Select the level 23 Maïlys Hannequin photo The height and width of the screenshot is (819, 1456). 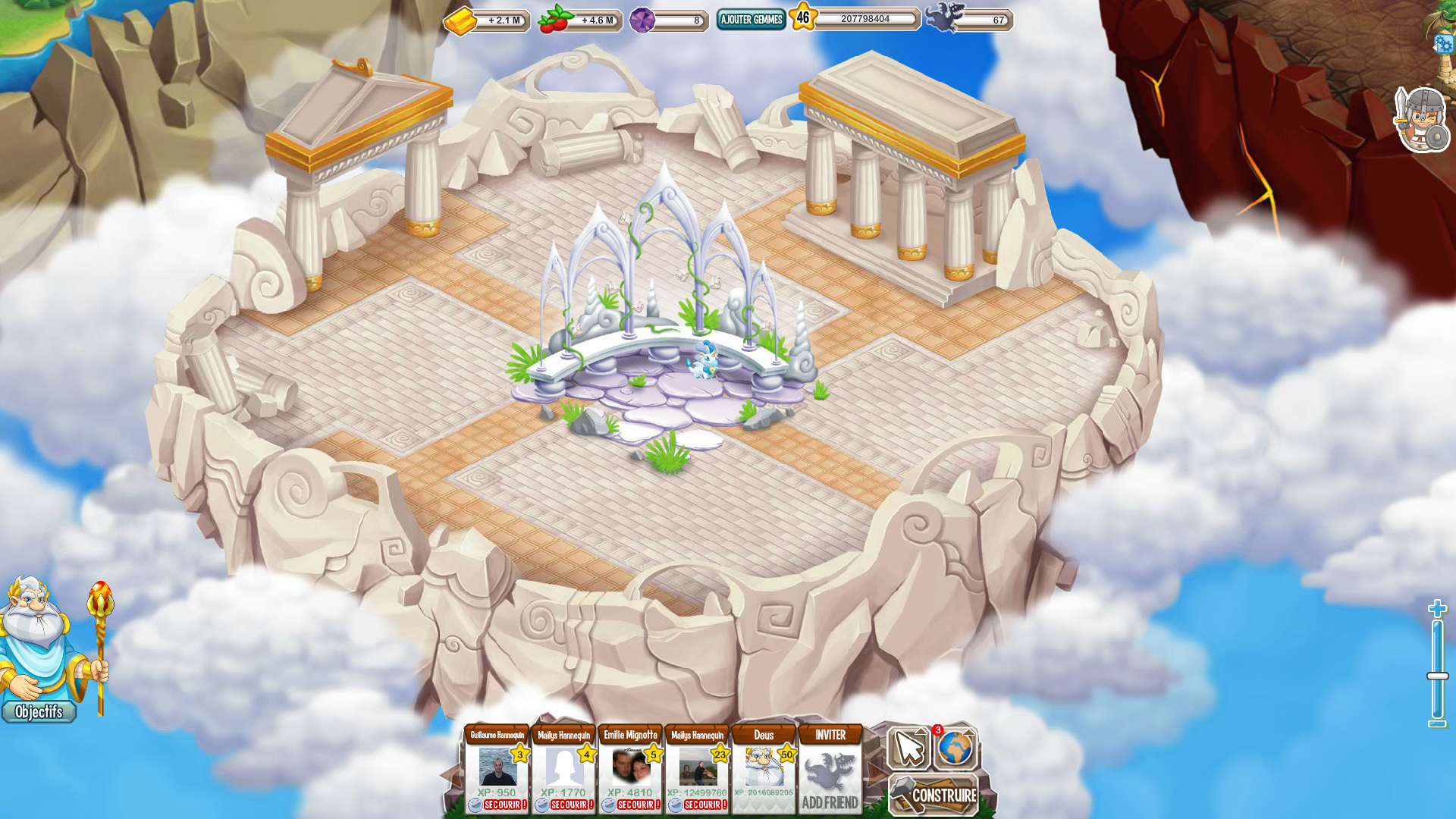[698, 767]
